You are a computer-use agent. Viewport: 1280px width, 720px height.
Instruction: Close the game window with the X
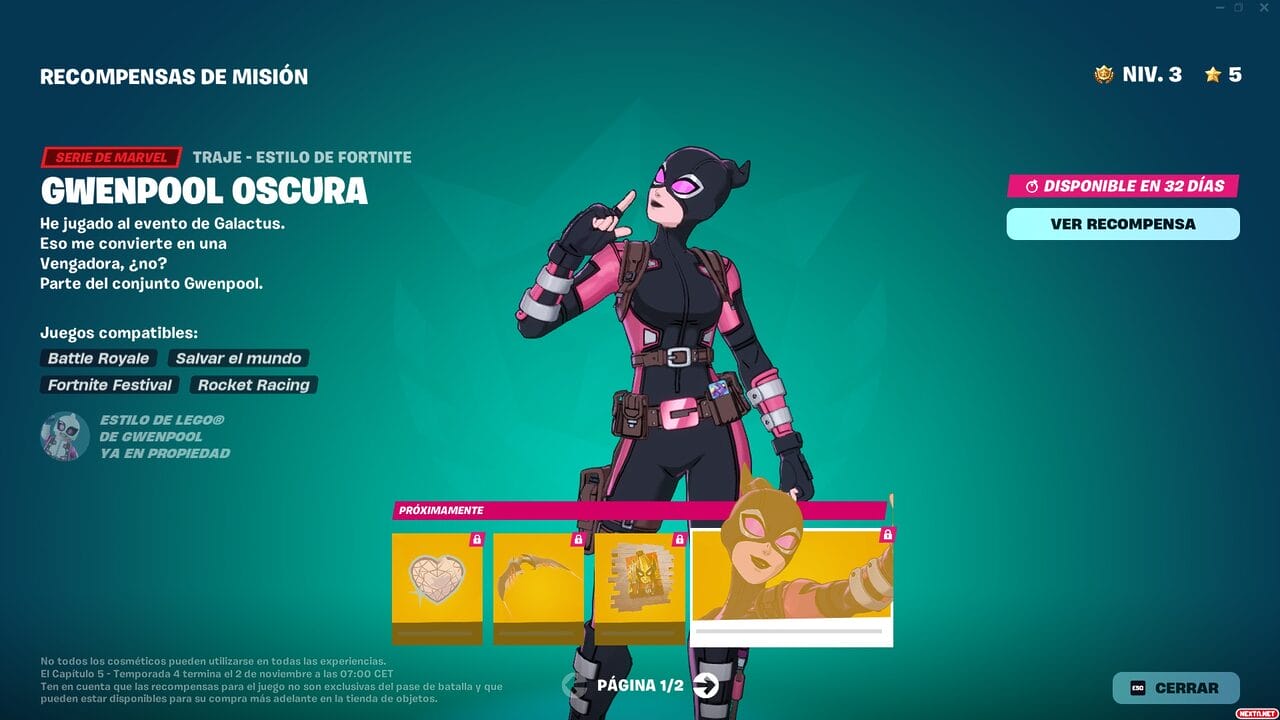[x=1262, y=8]
